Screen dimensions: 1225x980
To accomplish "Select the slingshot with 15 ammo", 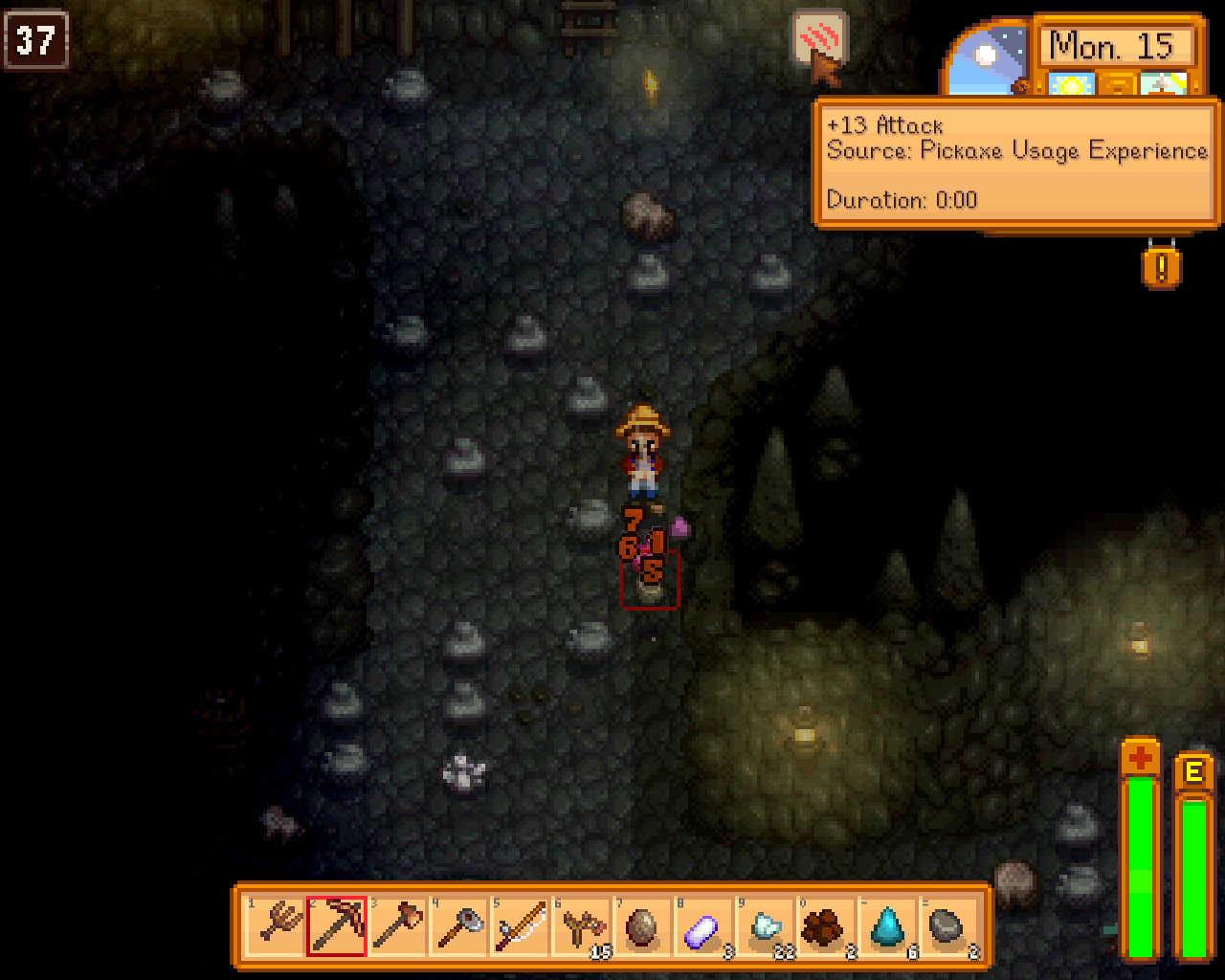I will pos(582,926).
